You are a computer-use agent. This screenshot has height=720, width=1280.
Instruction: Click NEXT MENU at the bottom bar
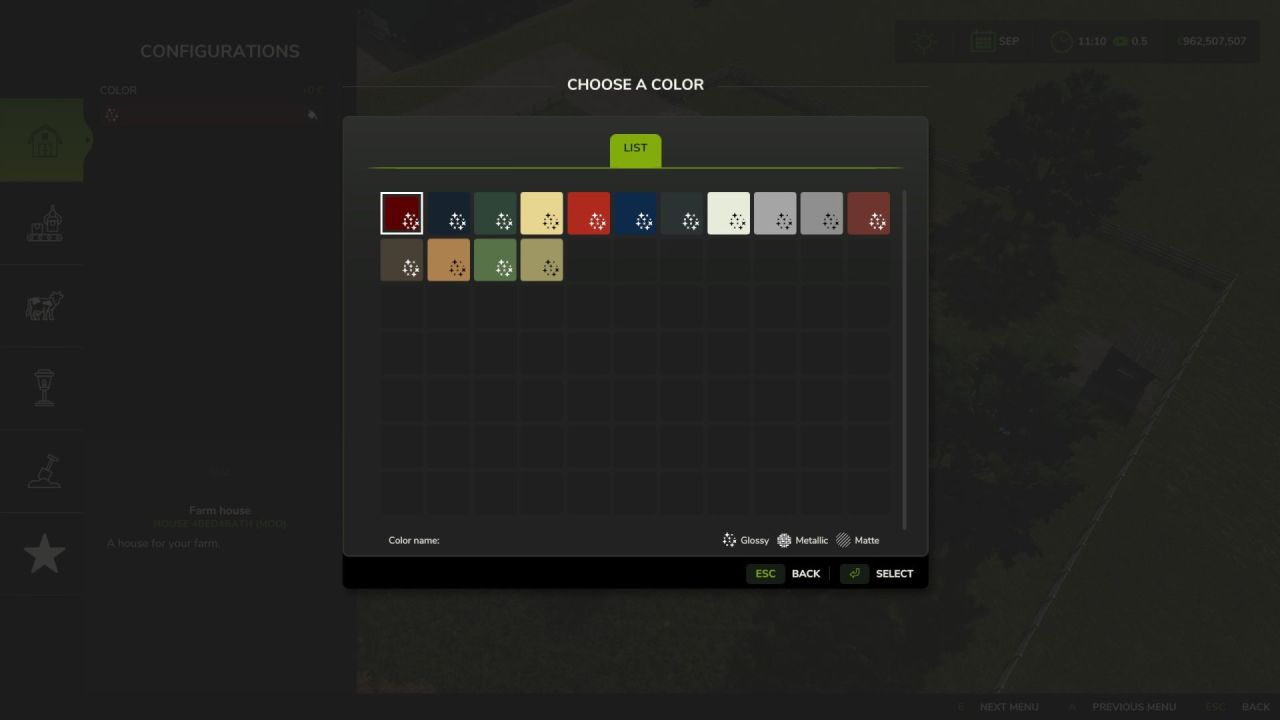pyautogui.click(x=1010, y=706)
